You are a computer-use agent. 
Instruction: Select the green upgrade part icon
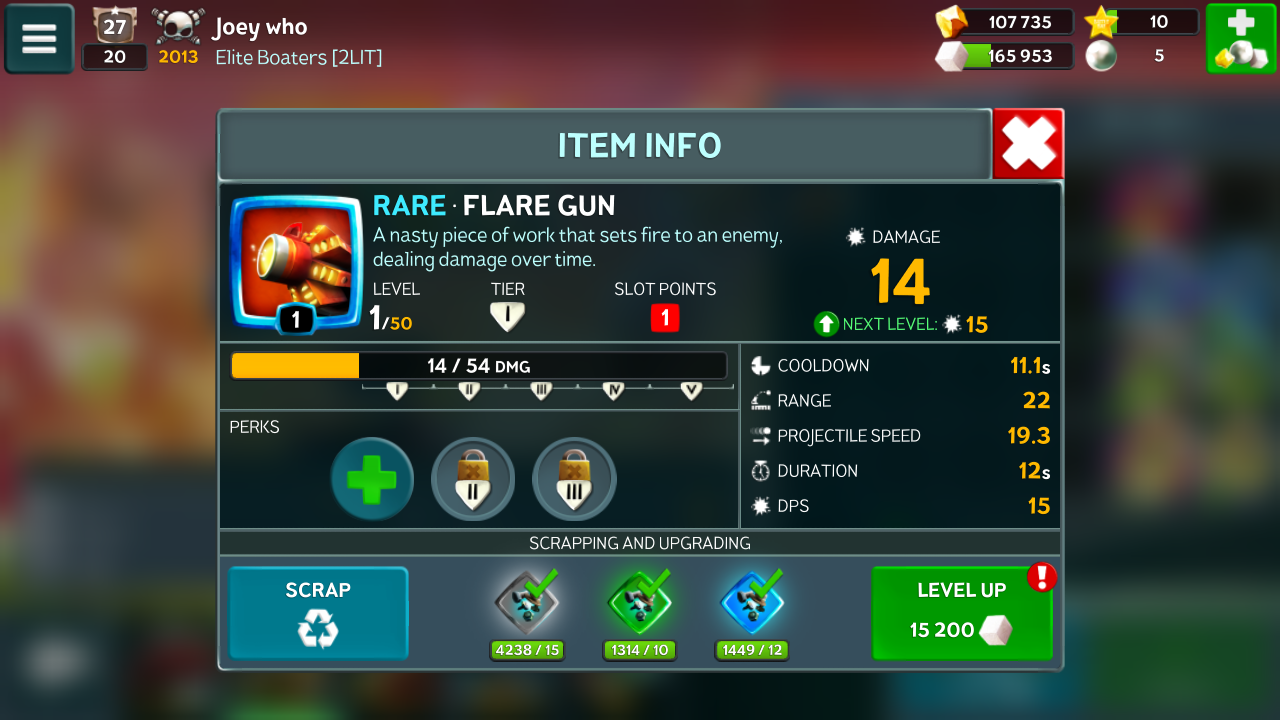point(640,604)
